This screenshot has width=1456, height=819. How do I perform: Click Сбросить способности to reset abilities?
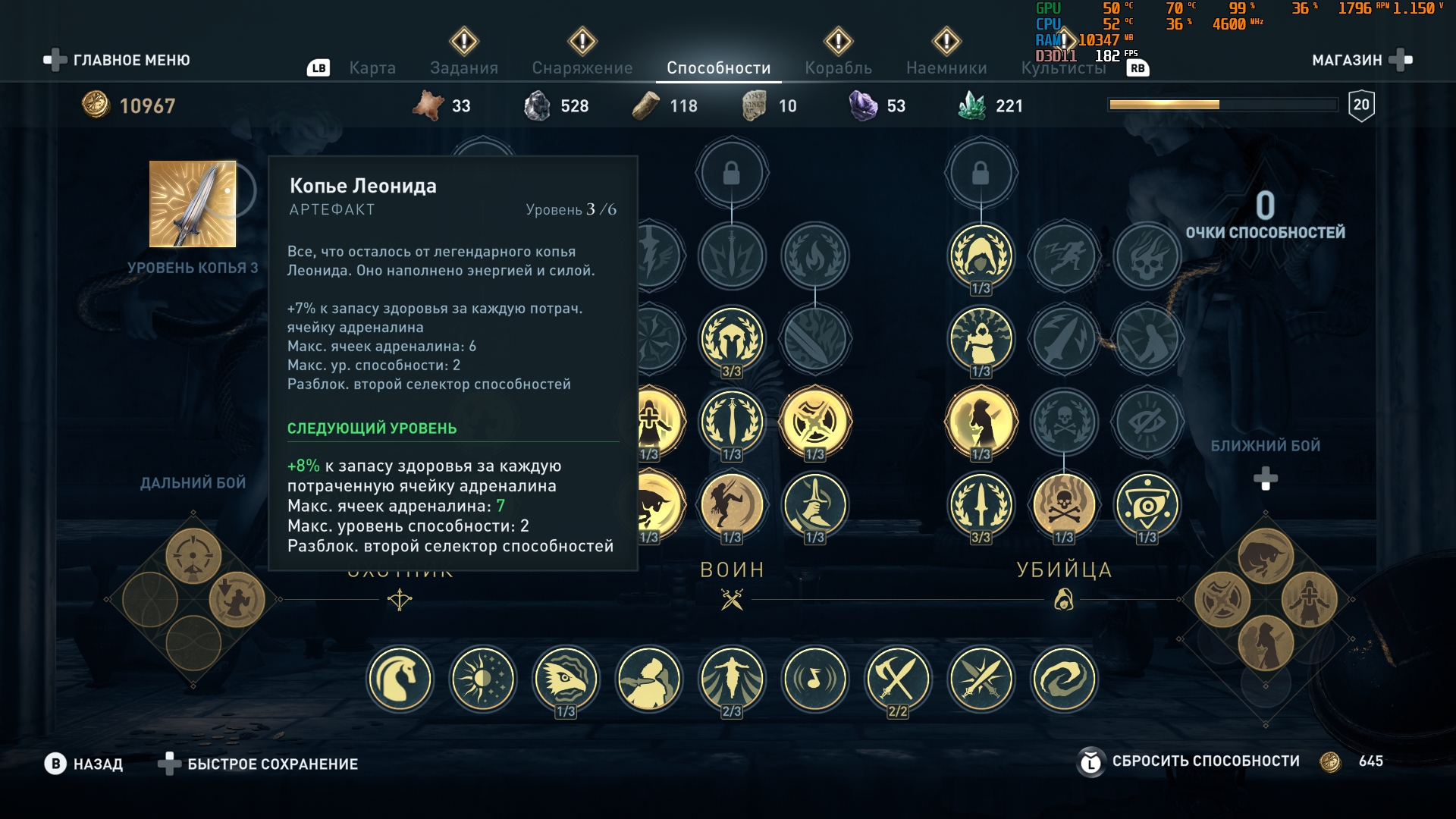tap(1205, 761)
